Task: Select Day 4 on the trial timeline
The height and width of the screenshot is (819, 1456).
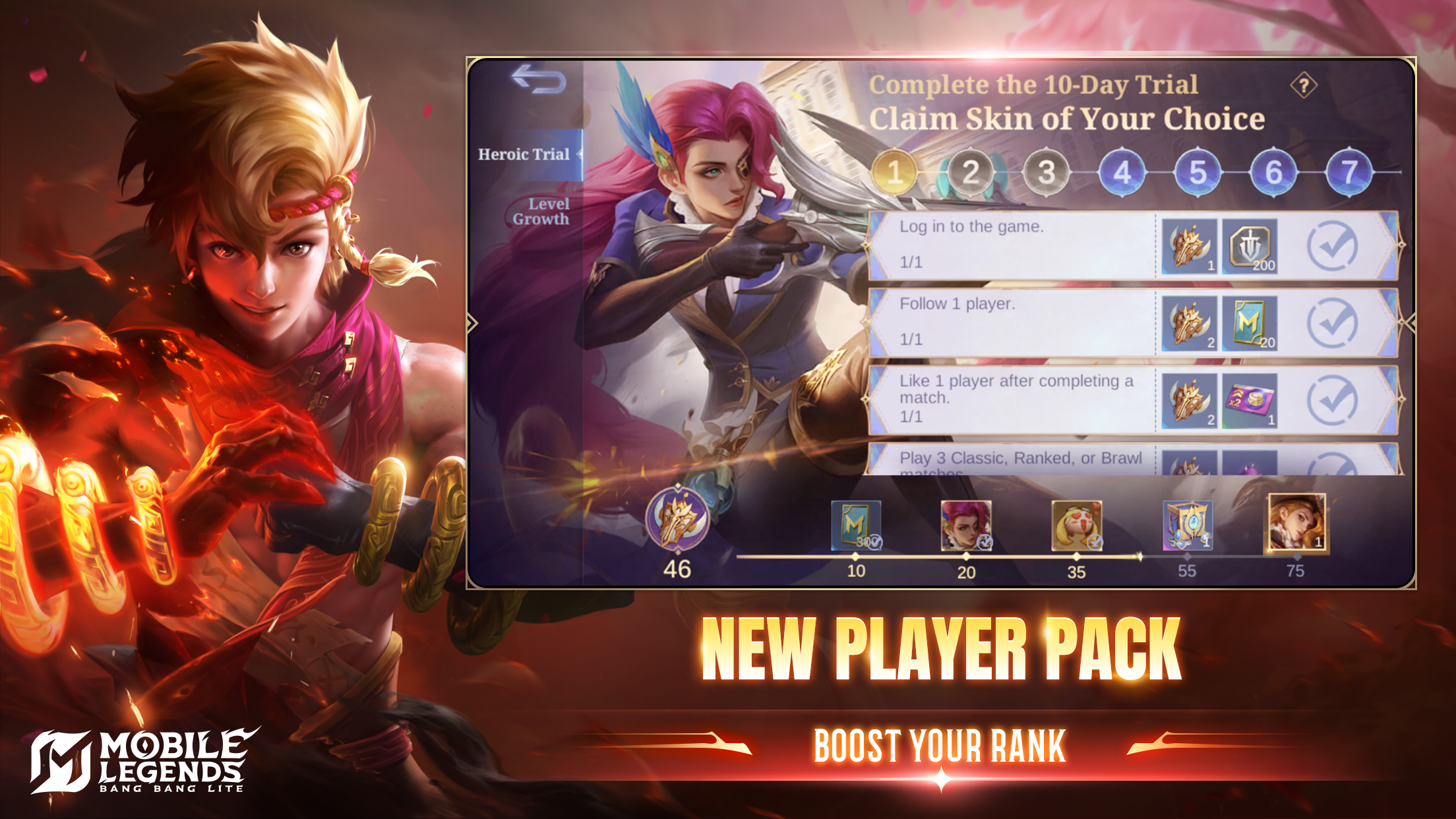Action: (1123, 170)
